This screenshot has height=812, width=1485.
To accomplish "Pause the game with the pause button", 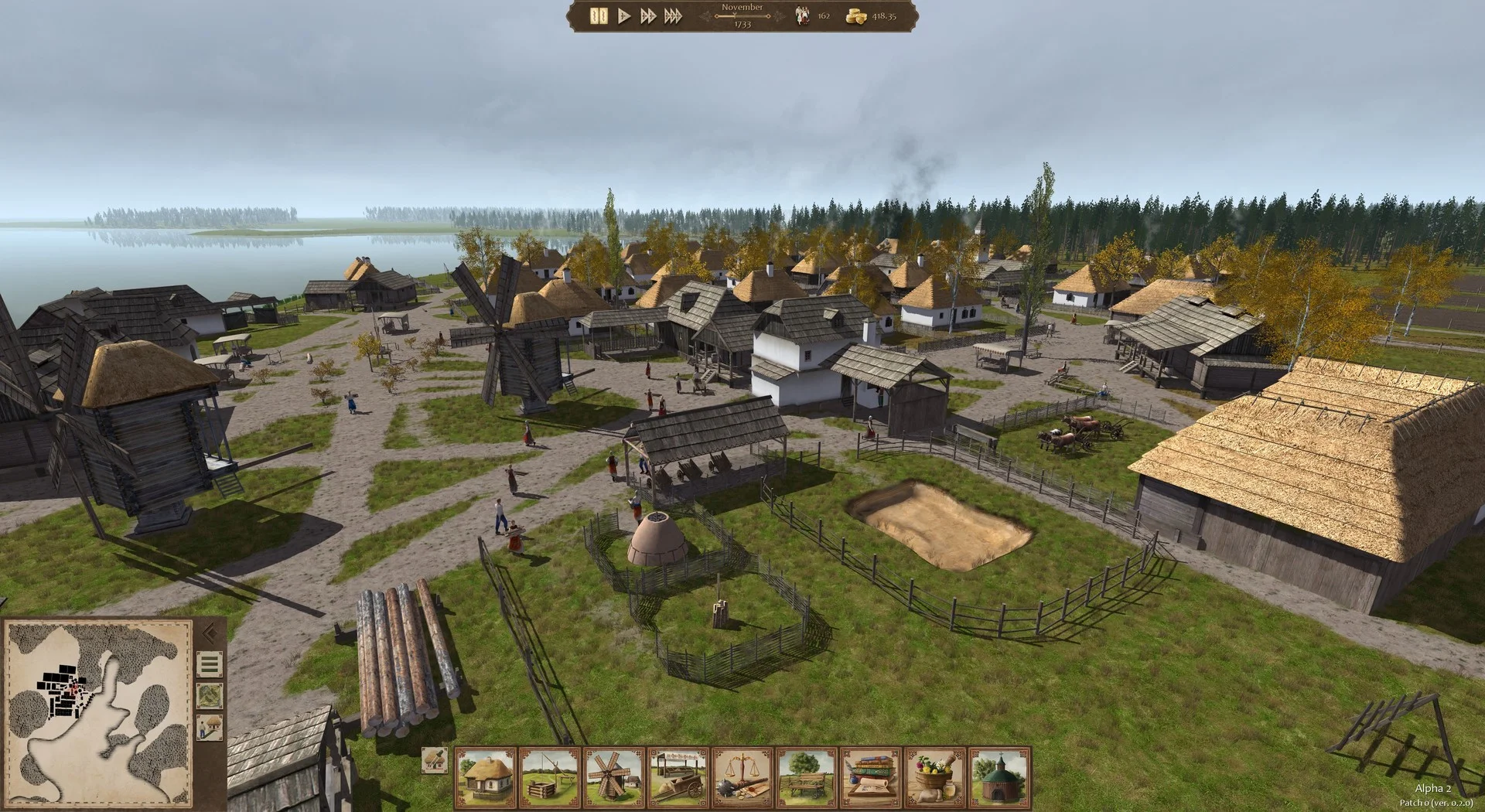I will click(599, 16).
